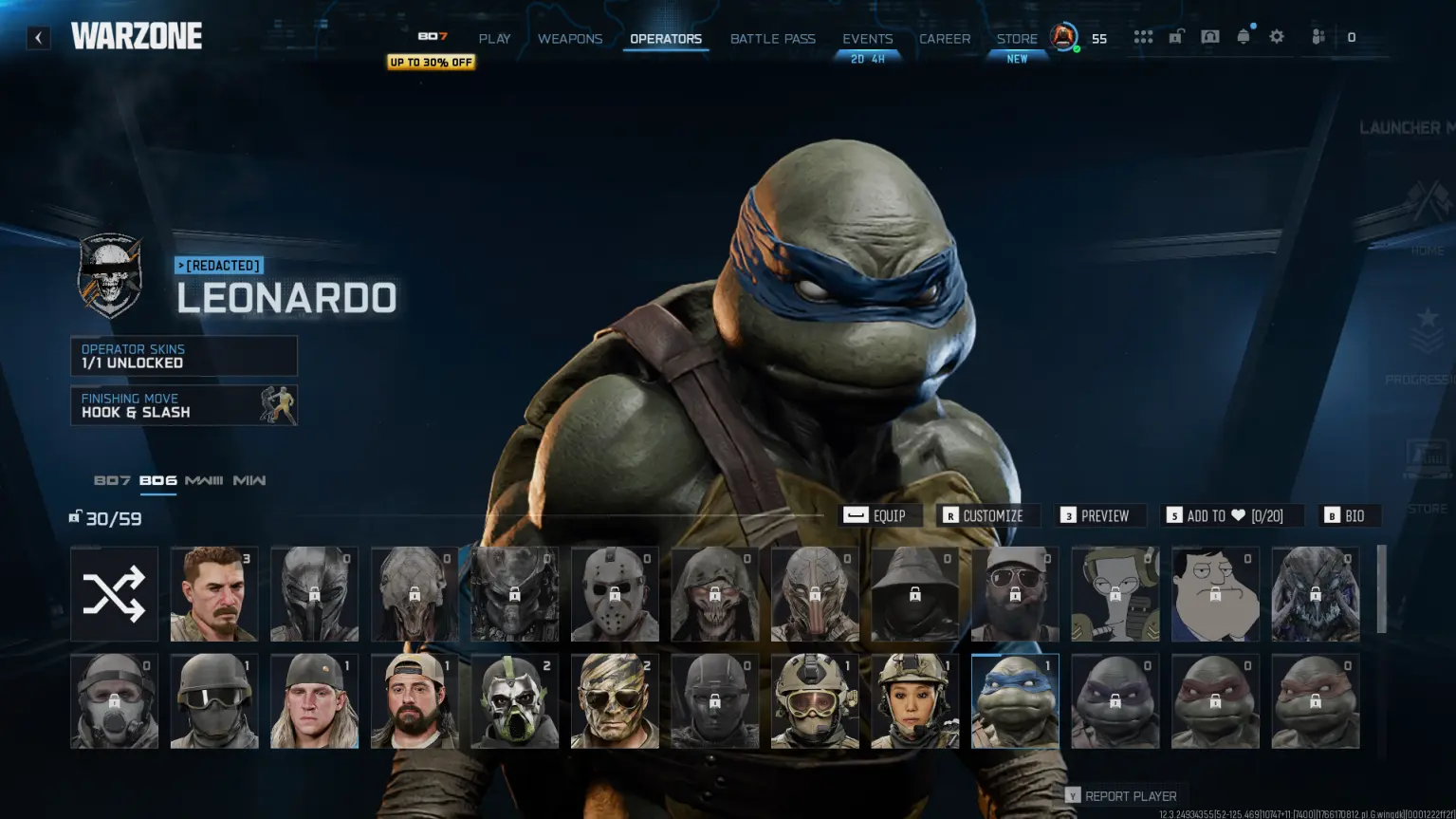Click the framed operator portrait icon in top bar
This screenshot has width=1456, height=819.
(x=1209, y=36)
